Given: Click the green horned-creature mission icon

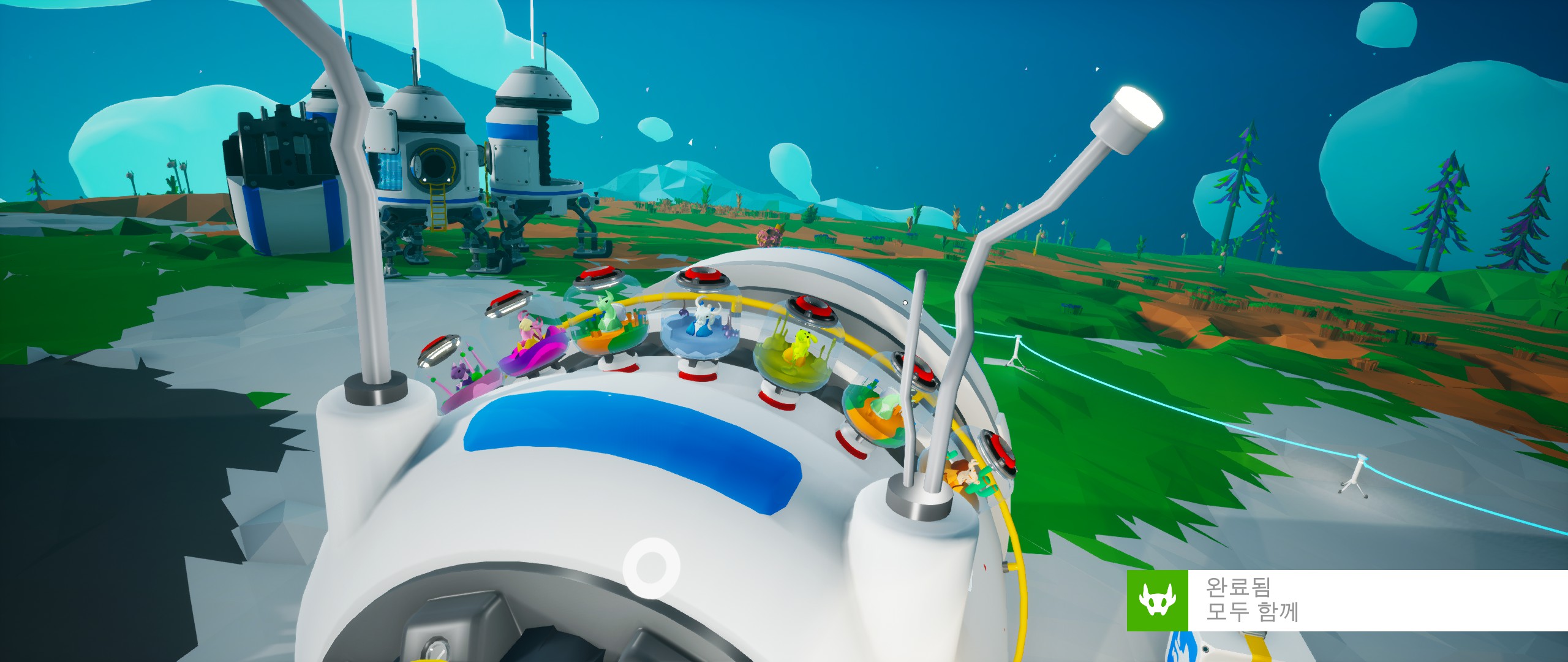Looking at the screenshot, I should tap(1158, 601).
